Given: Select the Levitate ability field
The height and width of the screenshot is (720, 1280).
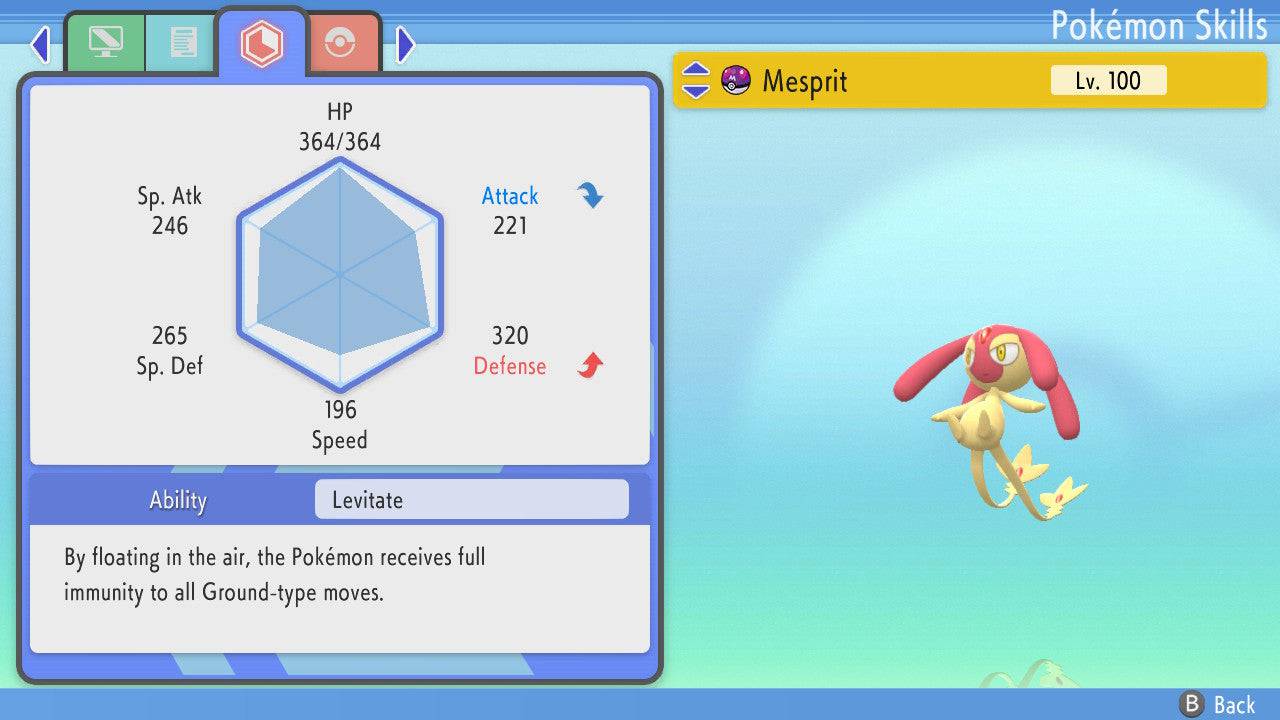Looking at the screenshot, I should coord(471,500).
